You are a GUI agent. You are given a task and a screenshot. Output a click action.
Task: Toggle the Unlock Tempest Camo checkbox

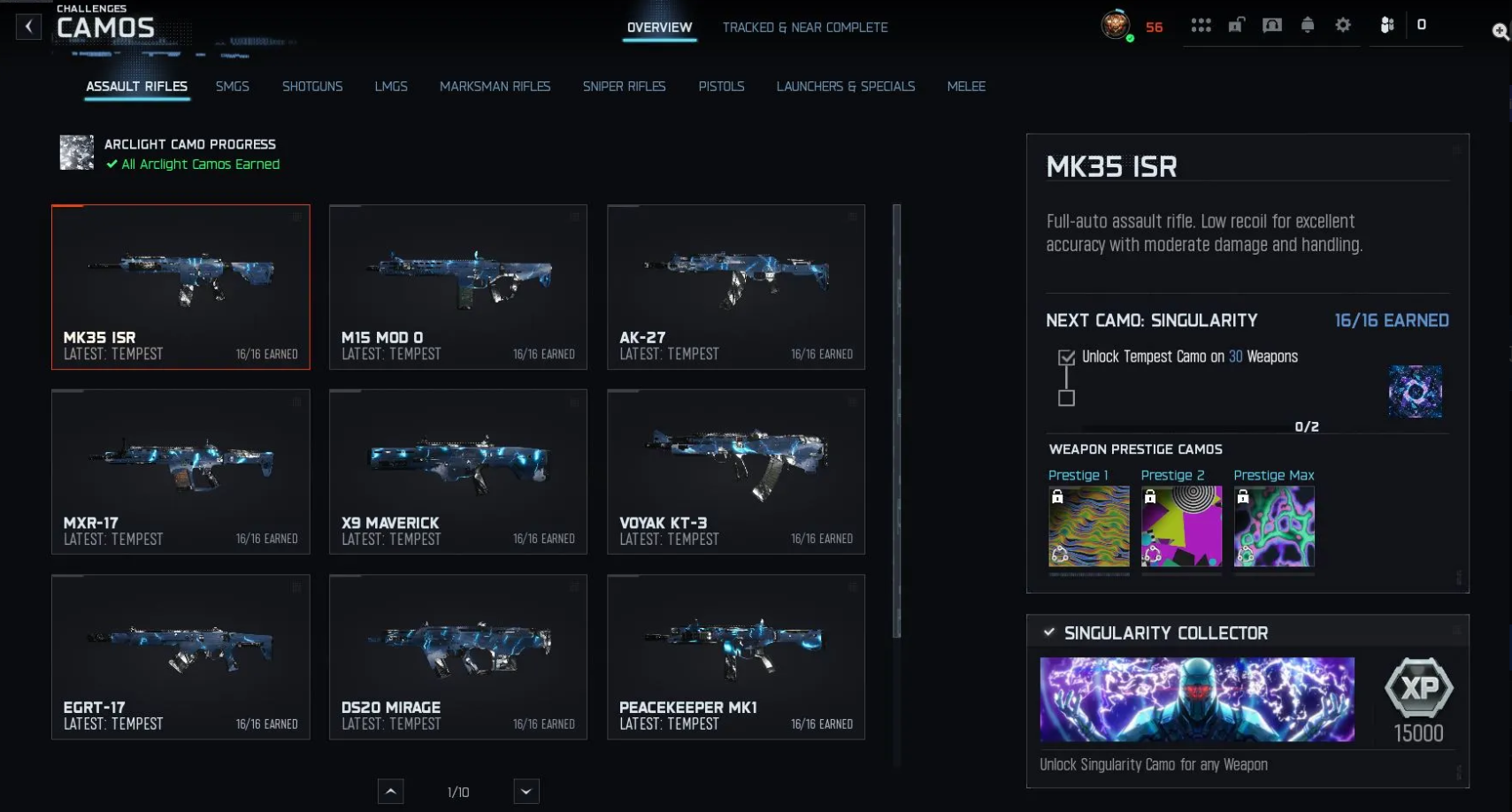(1066, 357)
